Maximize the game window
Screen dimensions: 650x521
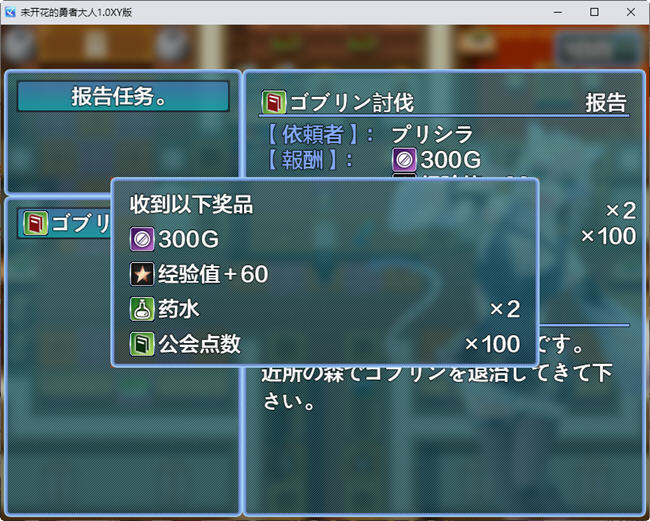click(594, 12)
